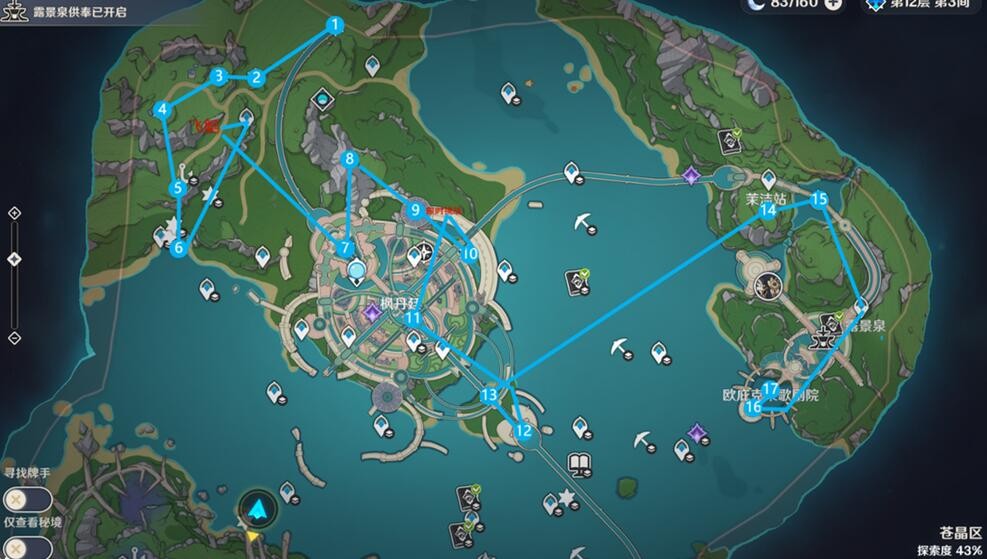Click the boss portrait marker near 欧庇克莱歌剧院
The width and height of the screenshot is (987, 559).
768,285
